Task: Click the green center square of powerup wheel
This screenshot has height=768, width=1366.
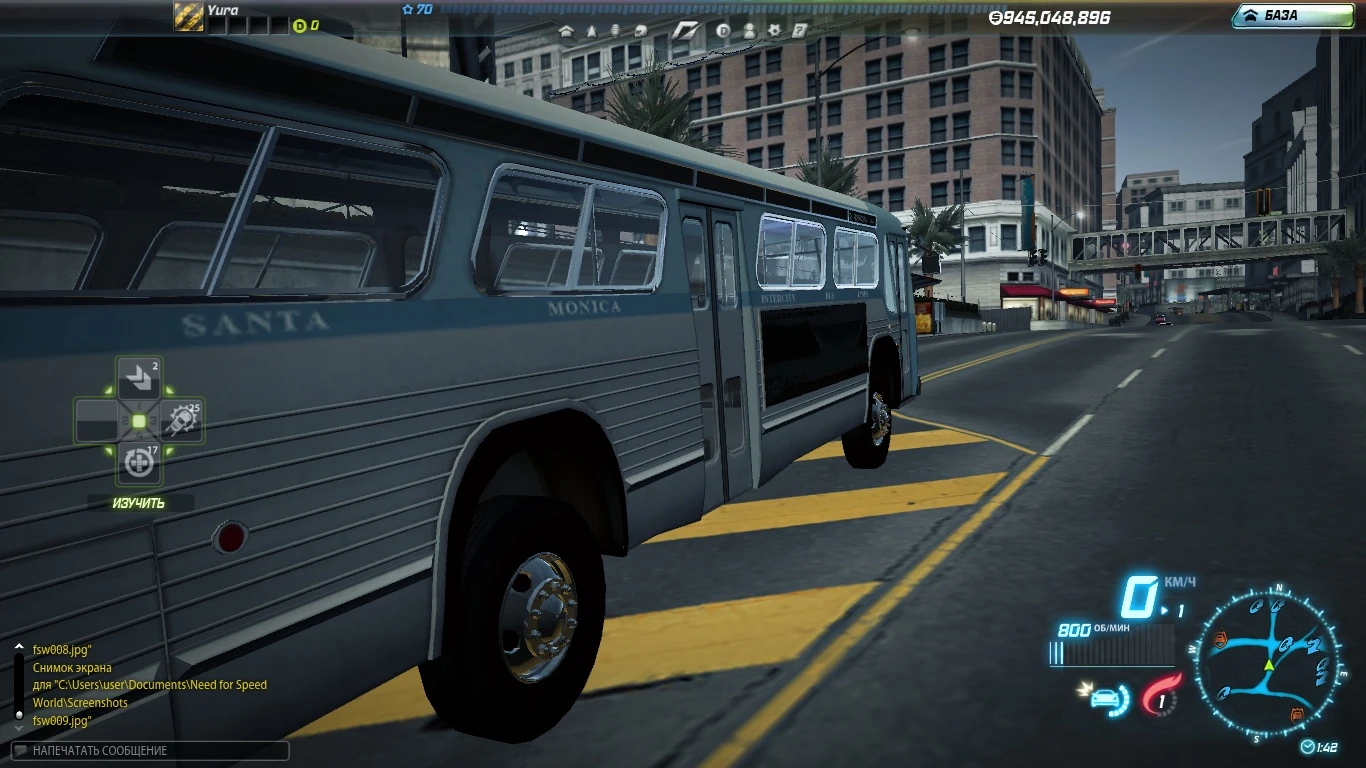Action: pyautogui.click(x=137, y=419)
